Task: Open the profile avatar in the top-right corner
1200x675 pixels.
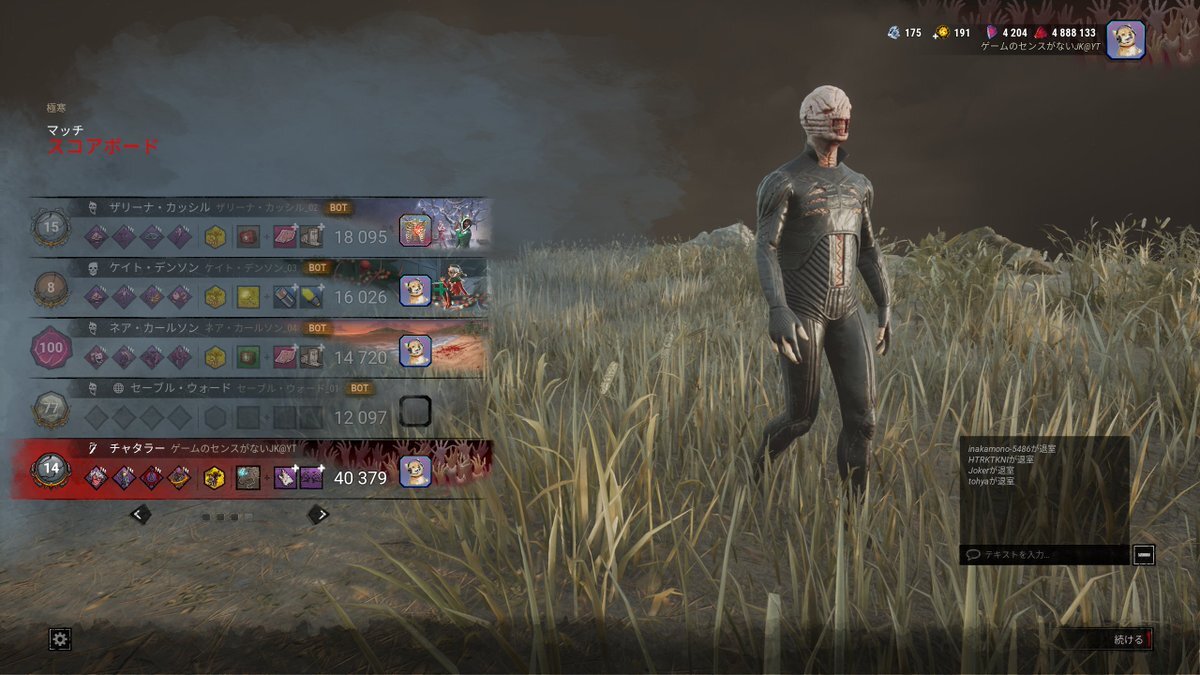Action: click(x=1125, y=40)
